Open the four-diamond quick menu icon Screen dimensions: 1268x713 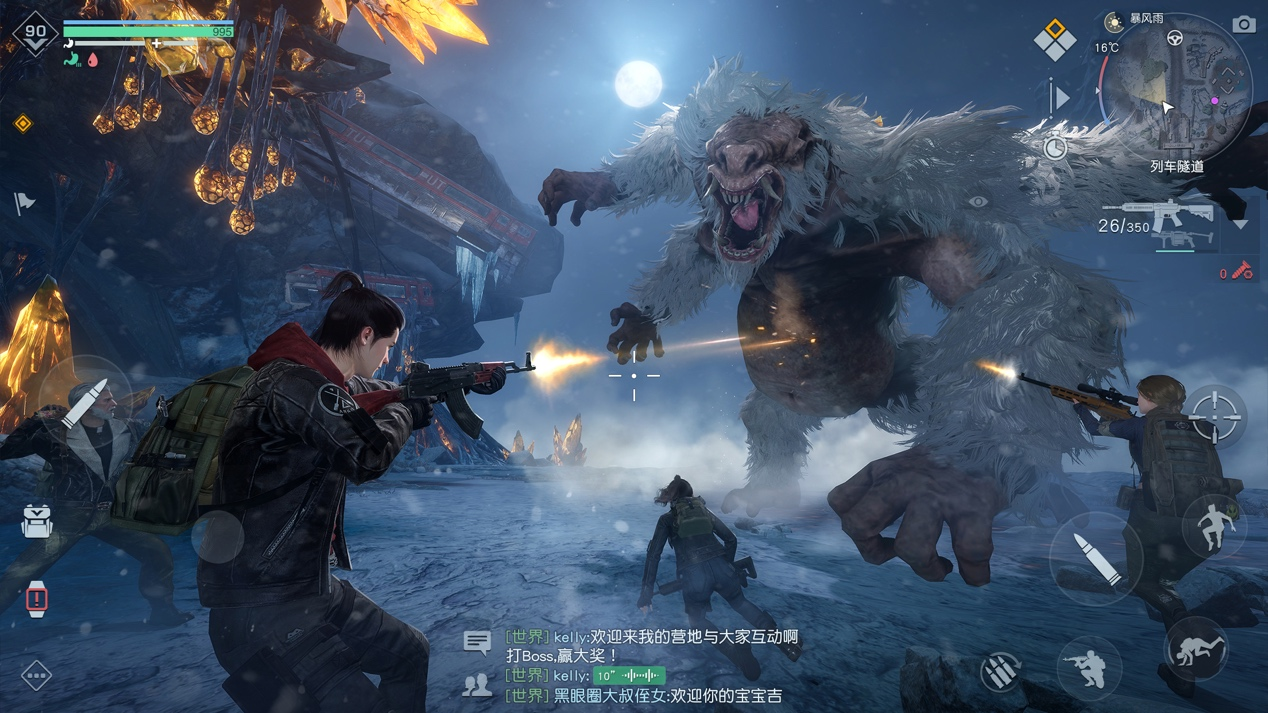click(x=1054, y=39)
